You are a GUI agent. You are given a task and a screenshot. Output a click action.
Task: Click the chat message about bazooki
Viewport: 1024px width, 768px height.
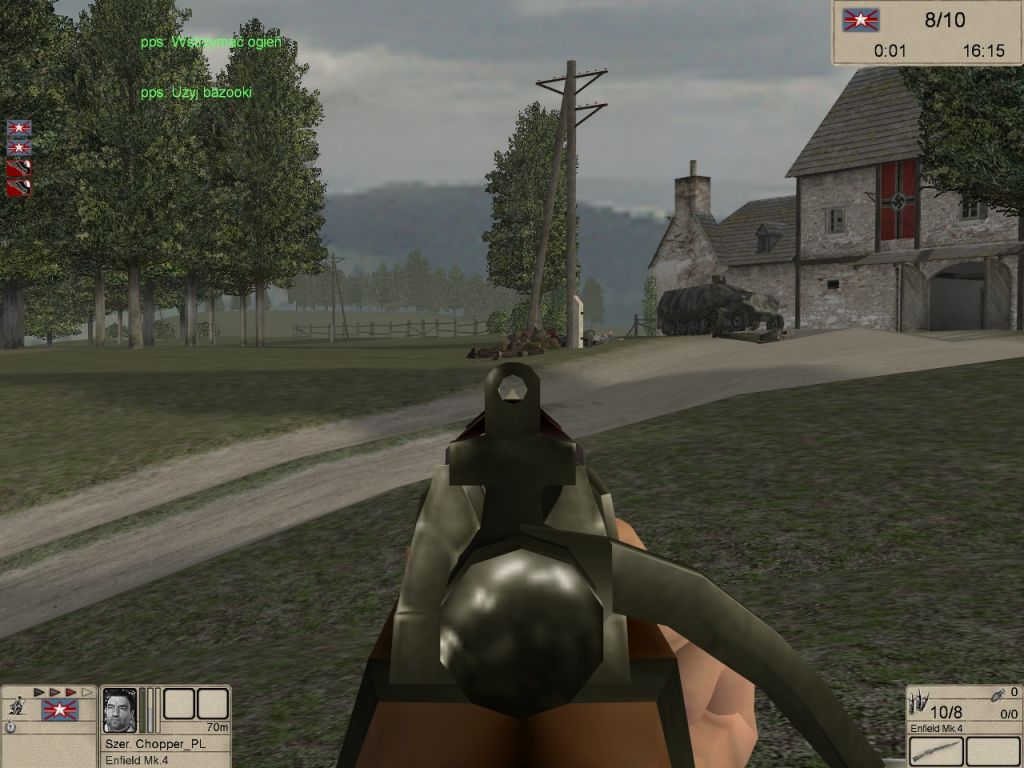[x=196, y=93]
